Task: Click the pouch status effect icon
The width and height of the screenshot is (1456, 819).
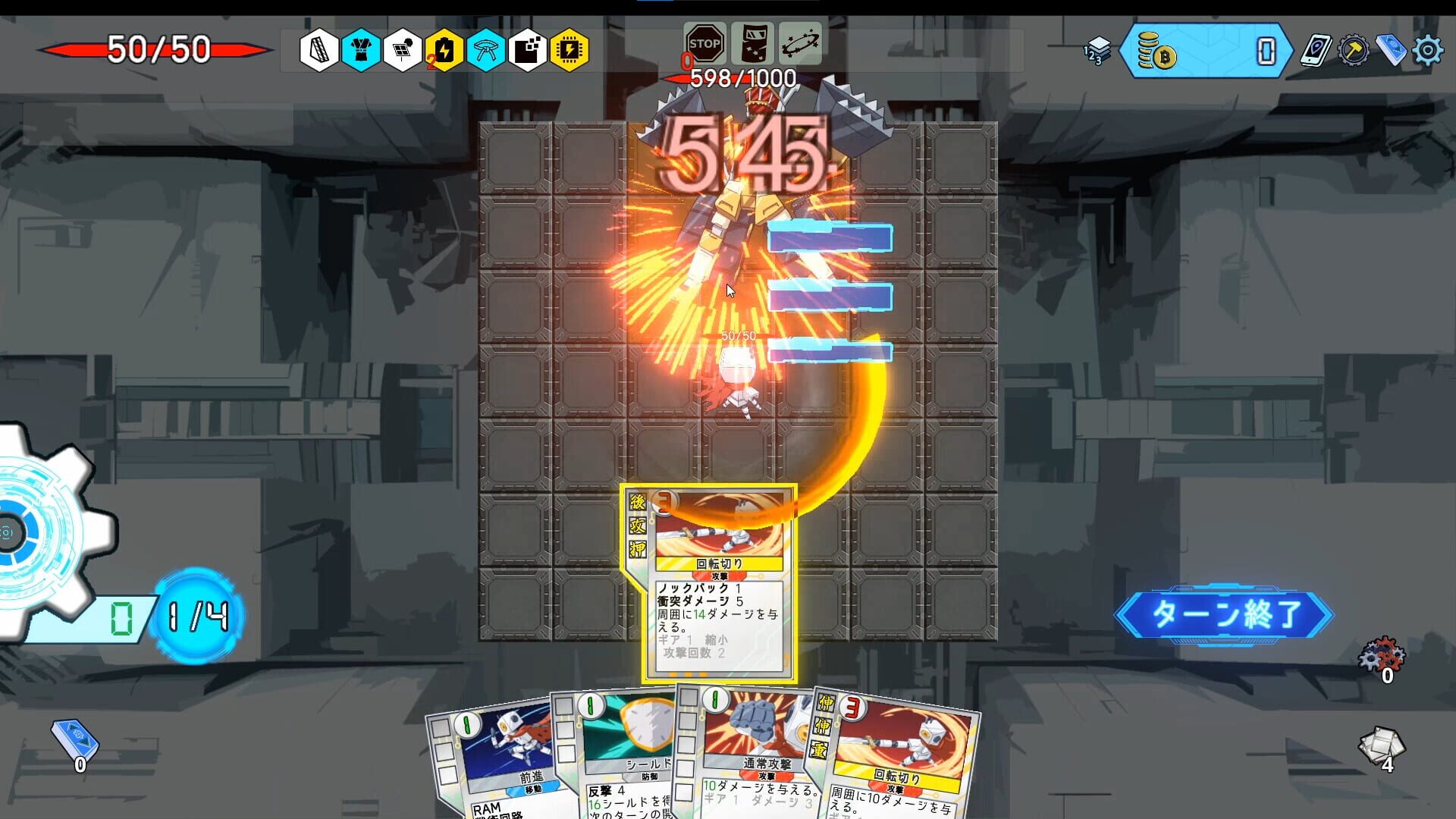Action: tap(755, 44)
